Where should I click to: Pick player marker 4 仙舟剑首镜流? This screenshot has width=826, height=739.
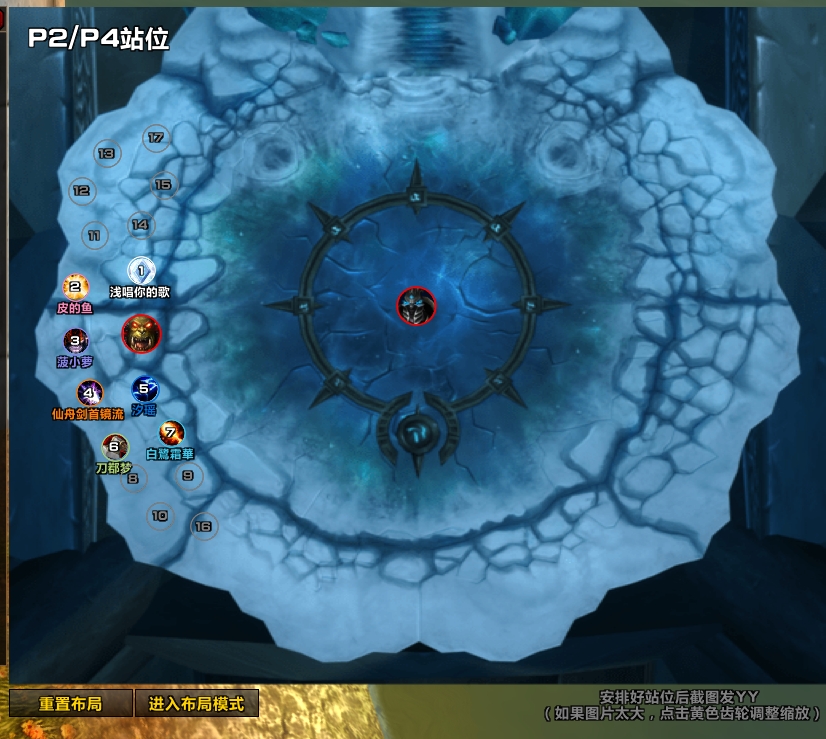(x=90, y=393)
